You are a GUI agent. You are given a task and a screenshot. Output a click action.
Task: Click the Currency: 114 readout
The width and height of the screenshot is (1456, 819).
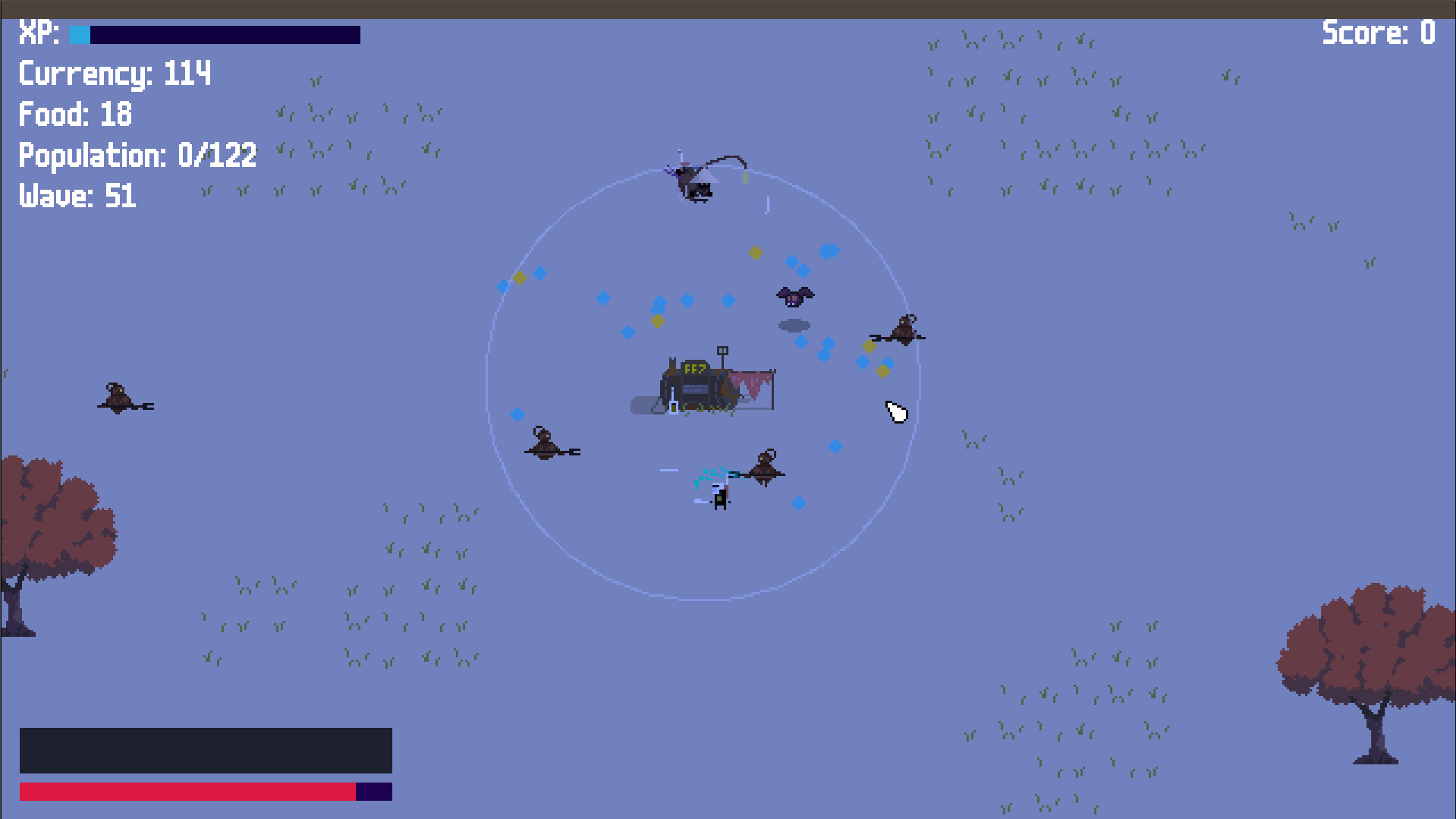[114, 73]
